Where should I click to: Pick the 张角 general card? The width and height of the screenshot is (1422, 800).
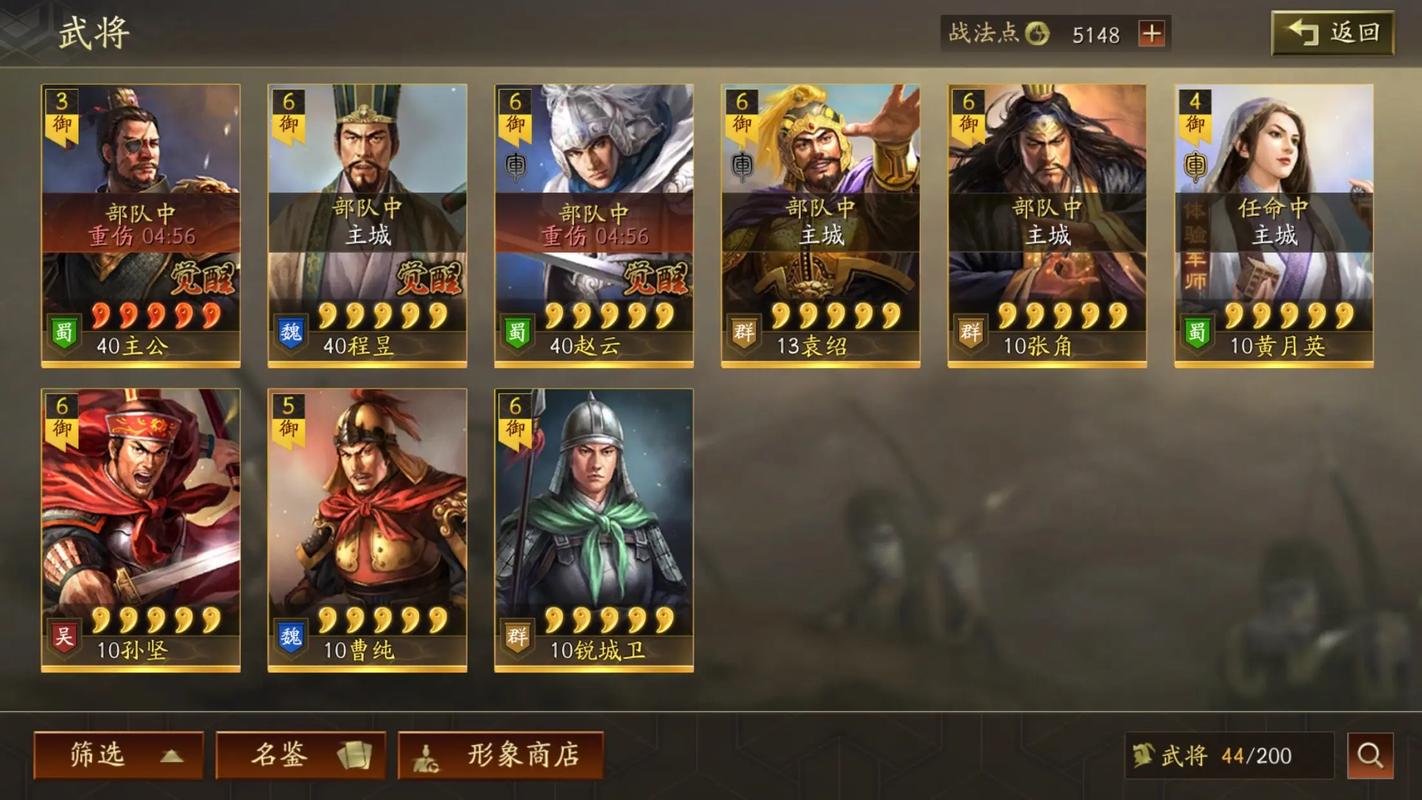[1047, 225]
